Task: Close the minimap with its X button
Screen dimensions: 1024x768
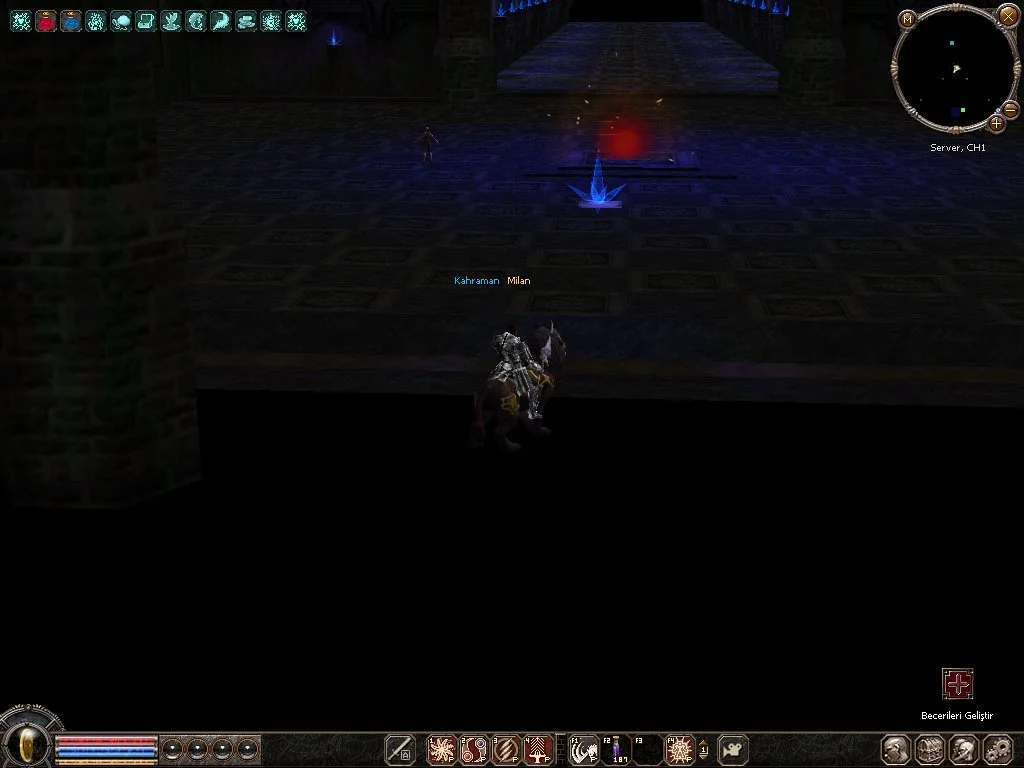Action: tap(1007, 15)
